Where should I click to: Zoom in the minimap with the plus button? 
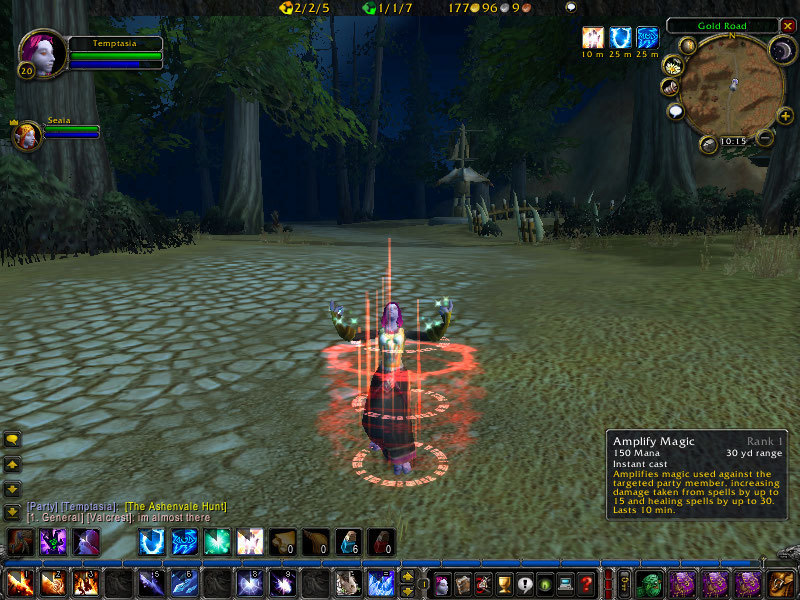784,115
